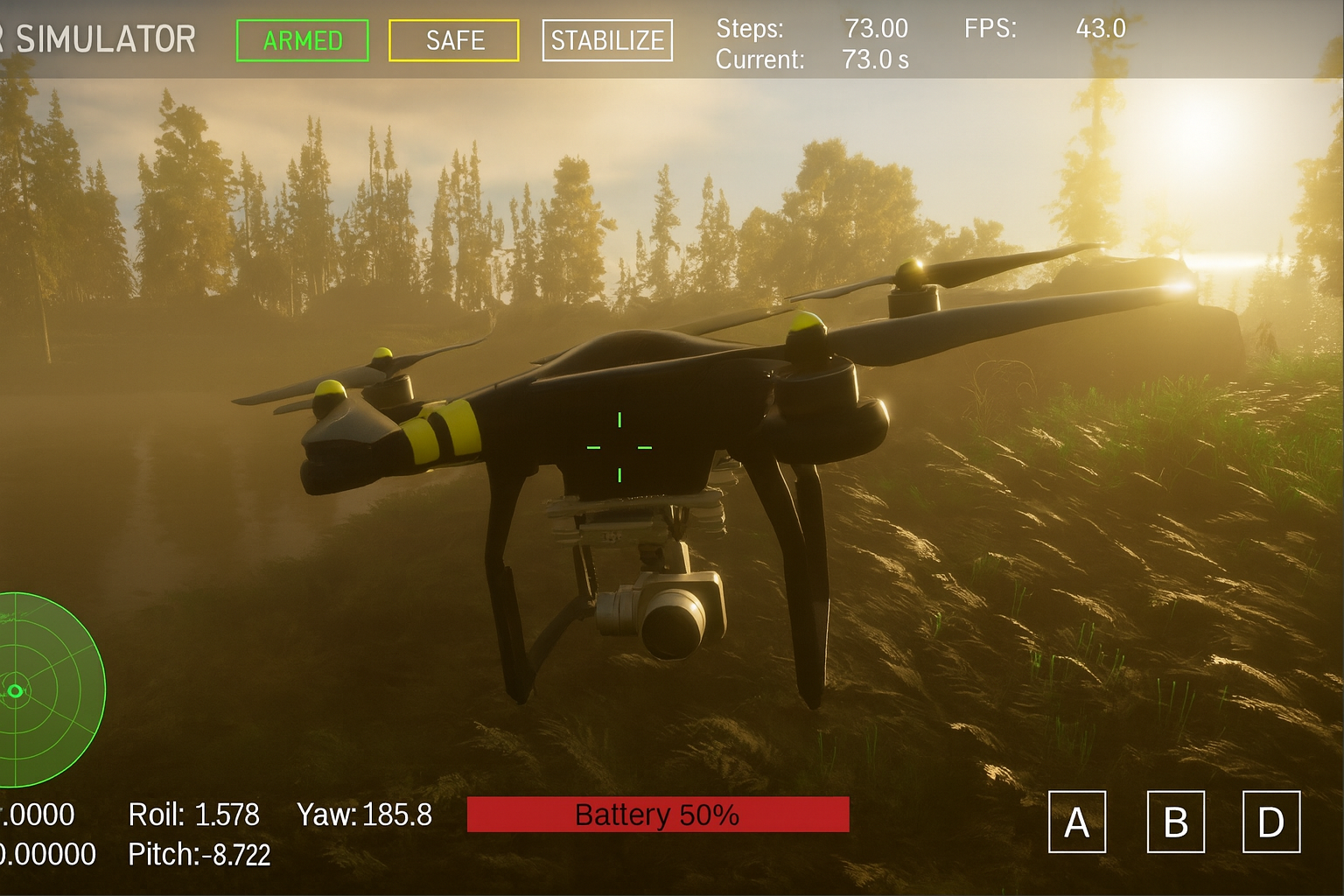Screen dimensions: 1344x896
Task: Open the ARMED status menu
Action: 302,40
